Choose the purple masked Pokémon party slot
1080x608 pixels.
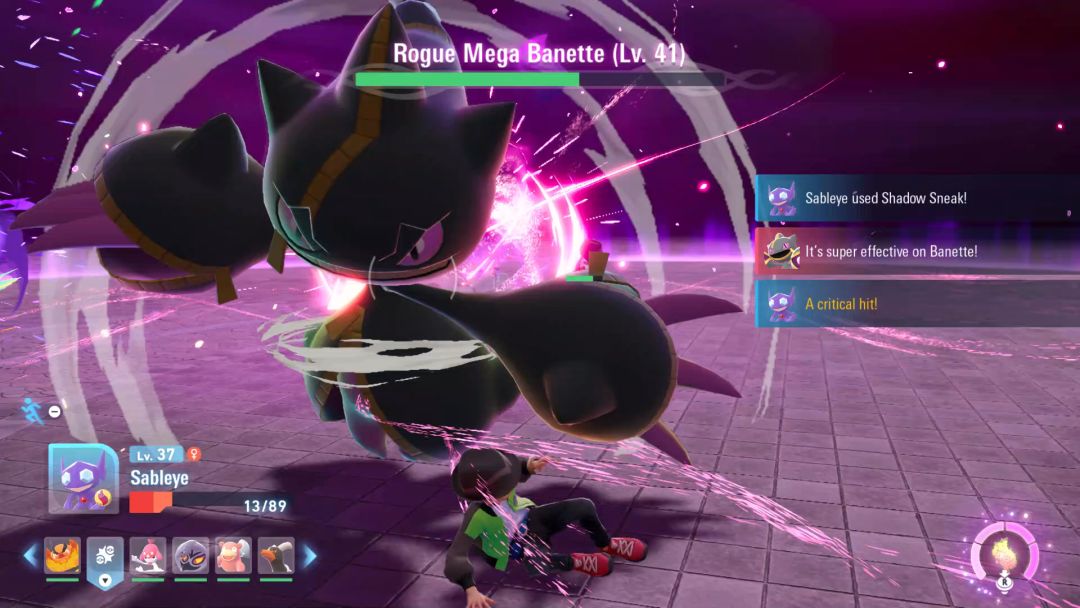[190, 556]
